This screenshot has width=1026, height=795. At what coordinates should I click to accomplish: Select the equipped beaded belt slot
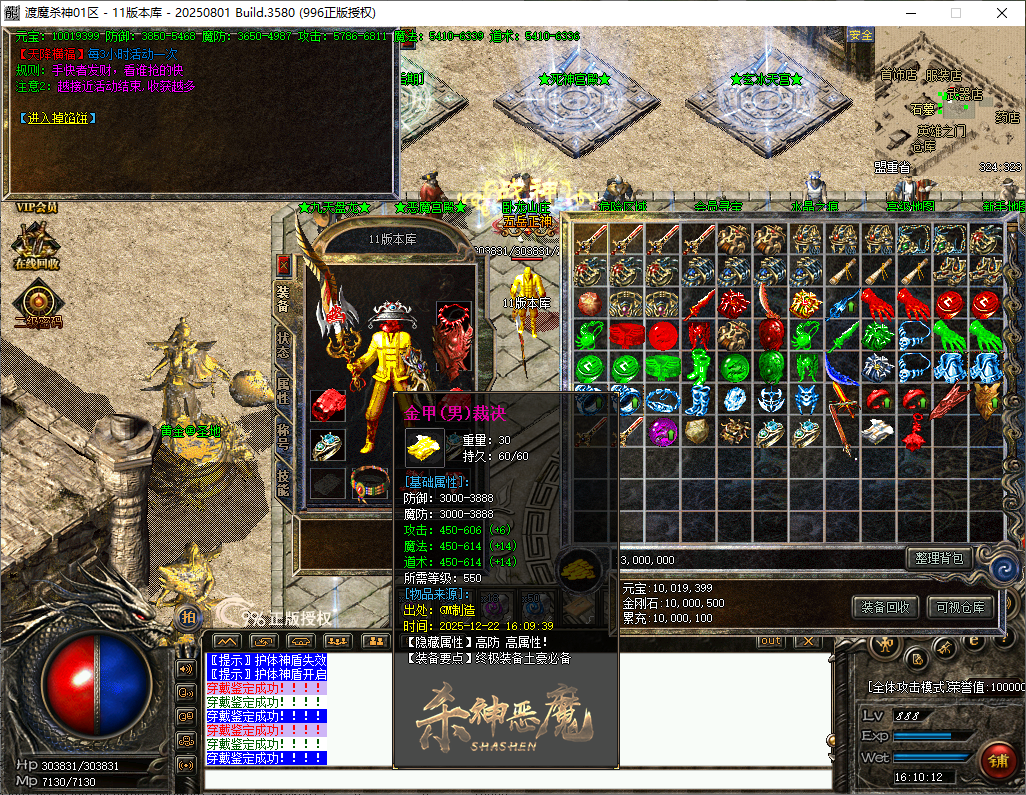click(x=369, y=481)
